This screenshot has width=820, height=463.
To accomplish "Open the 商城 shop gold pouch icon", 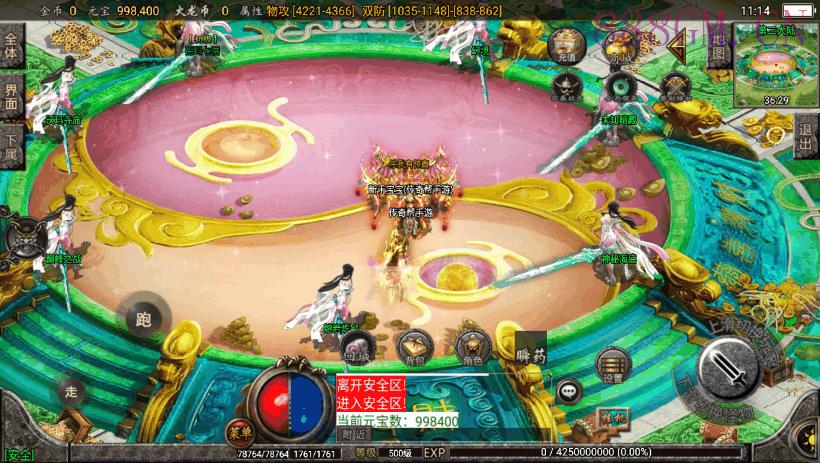I will click(620, 44).
